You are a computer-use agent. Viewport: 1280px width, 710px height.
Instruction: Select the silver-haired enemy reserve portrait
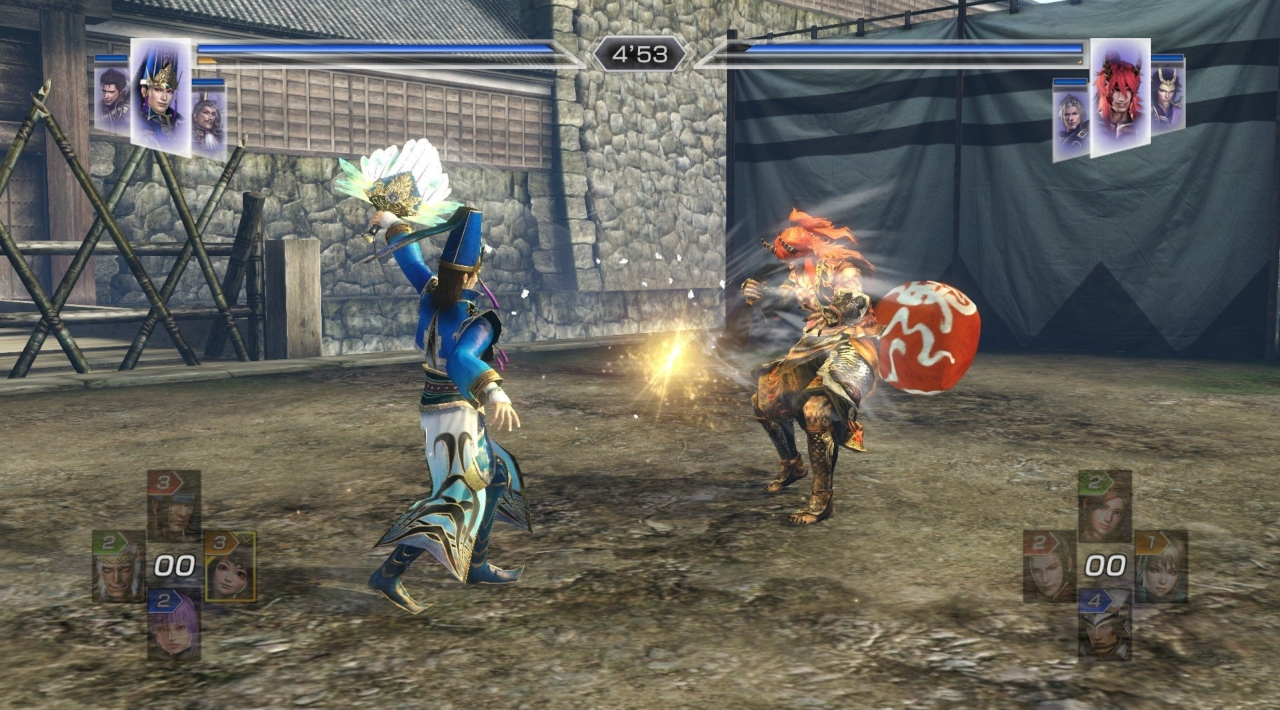tap(1070, 118)
